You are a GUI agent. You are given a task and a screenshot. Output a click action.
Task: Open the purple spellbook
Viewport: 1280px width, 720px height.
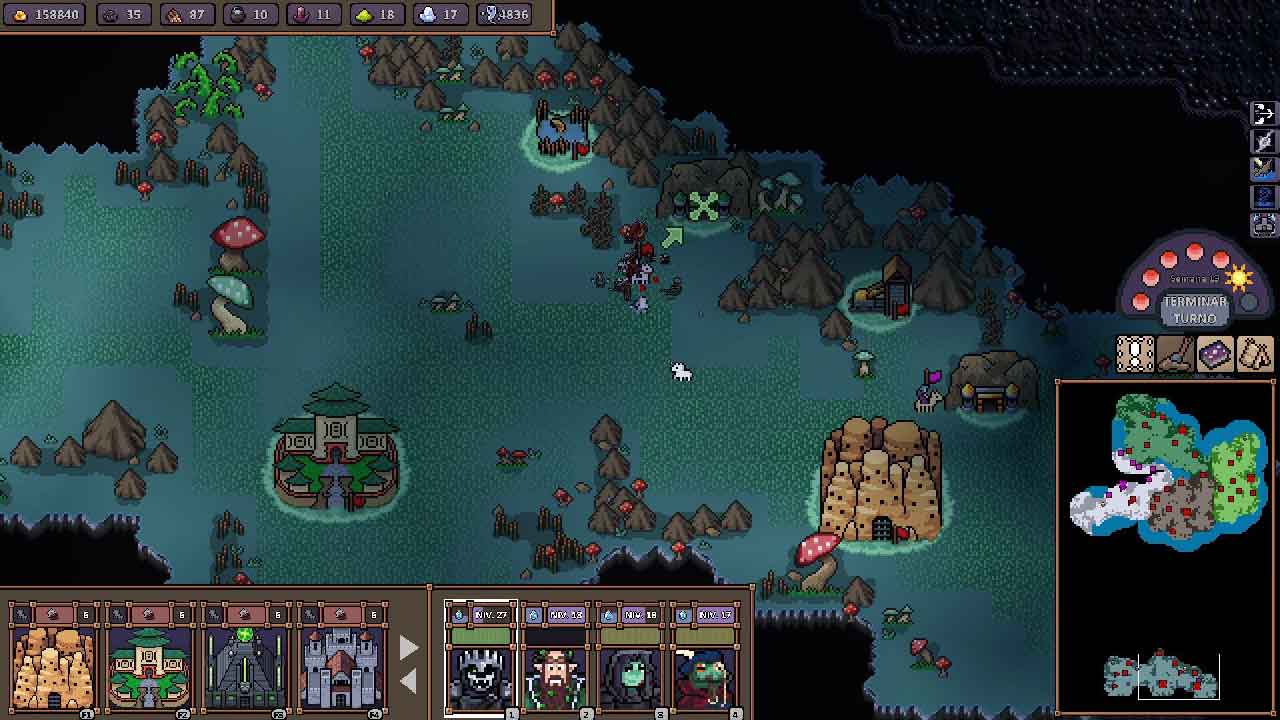[1215, 355]
